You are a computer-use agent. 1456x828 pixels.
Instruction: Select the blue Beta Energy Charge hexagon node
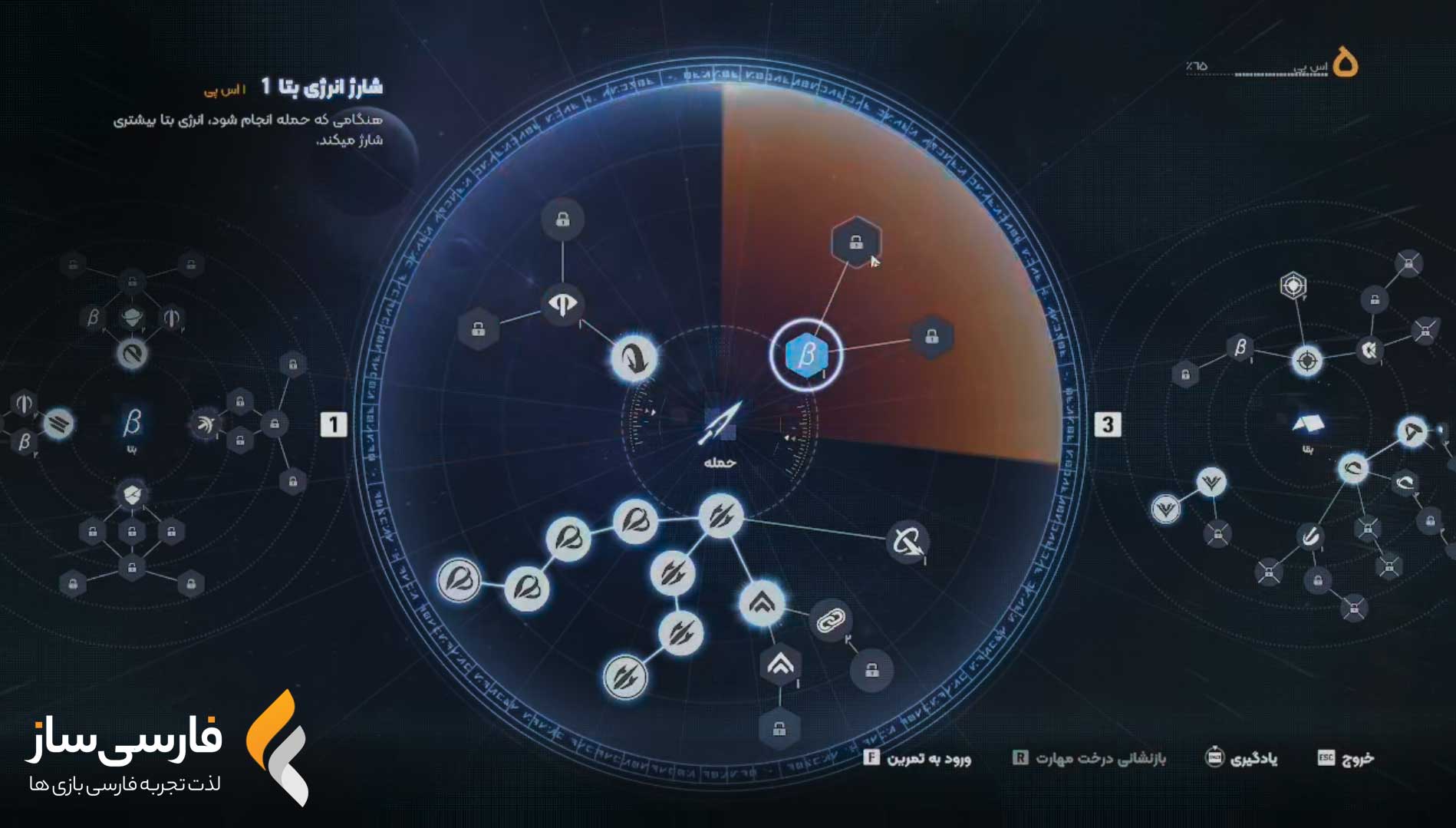(x=806, y=355)
